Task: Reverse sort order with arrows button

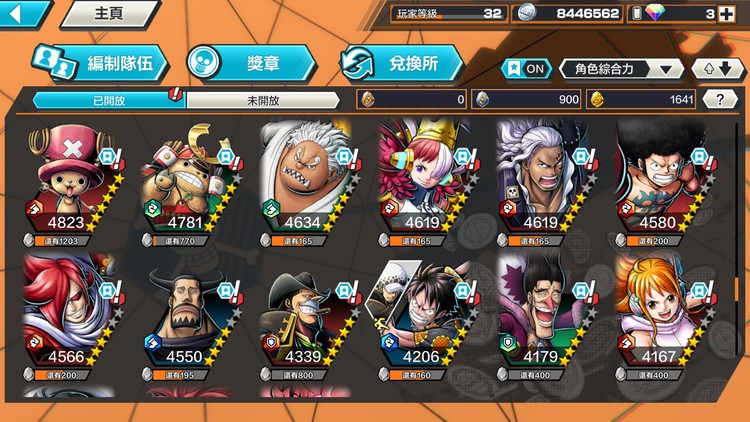Action: point(717,69)
